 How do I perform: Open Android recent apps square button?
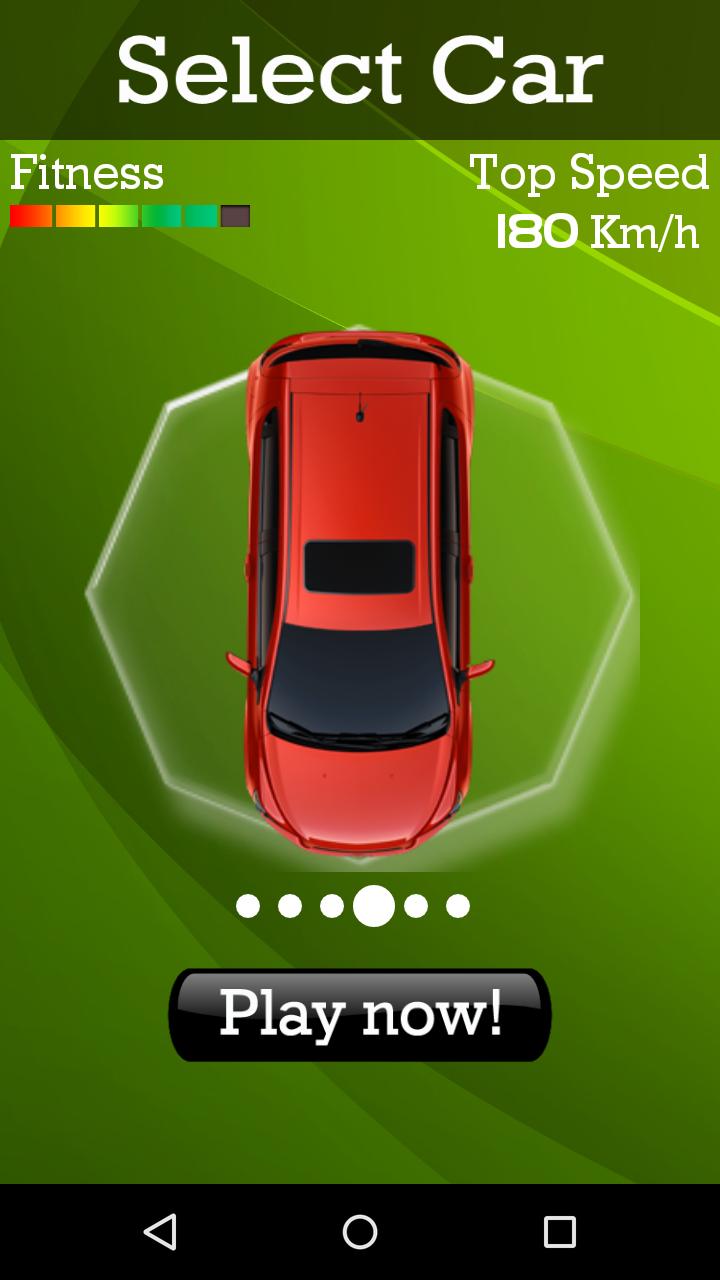click(x=560, y=1232)
